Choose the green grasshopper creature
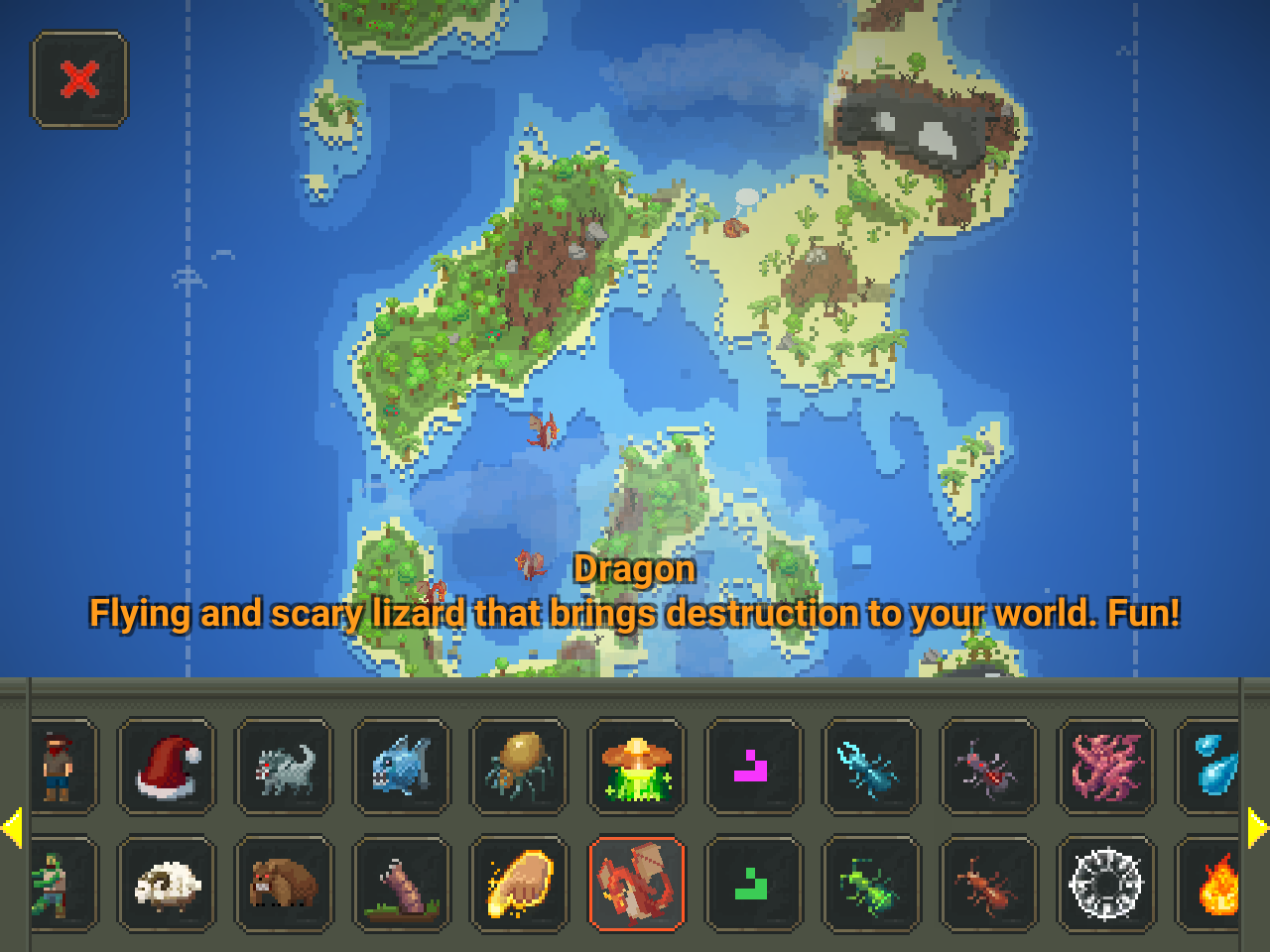This screenshot has width=1270, height=952. pyautogui.click(x=871, y=884)
